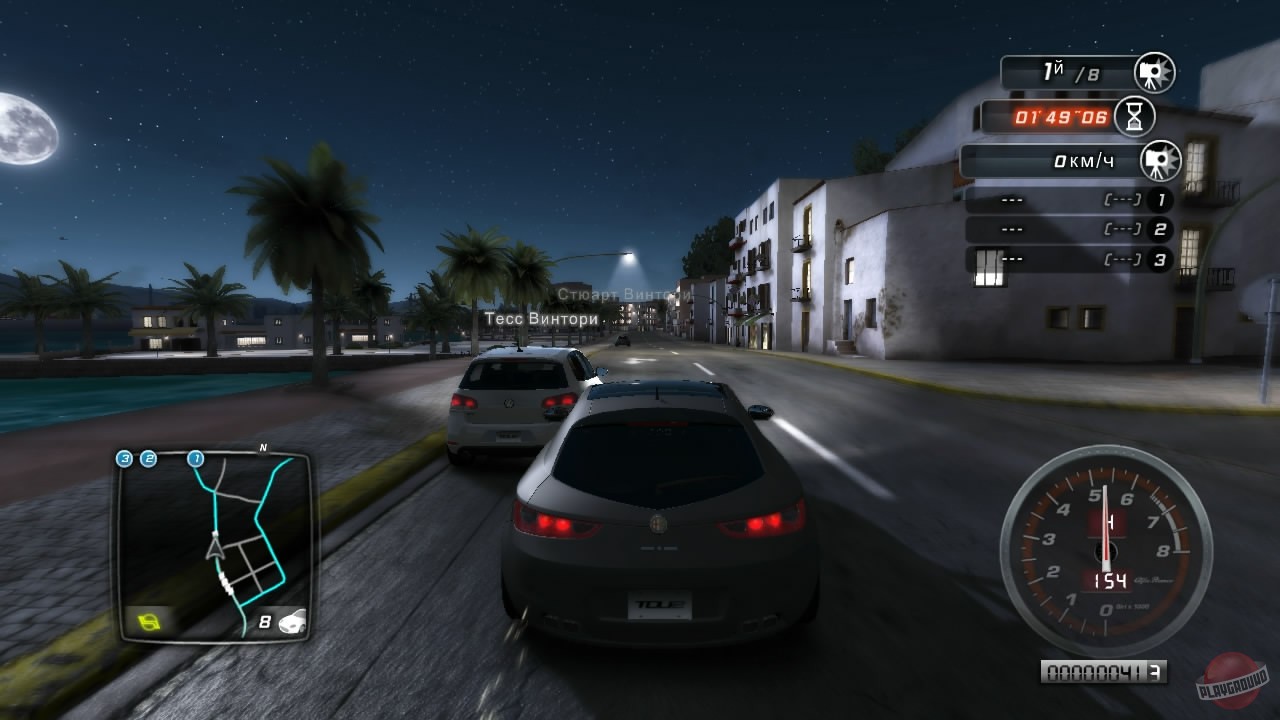
Task: Toggle checkpoint marker 2 on the minimap
Action: [148, 459]
